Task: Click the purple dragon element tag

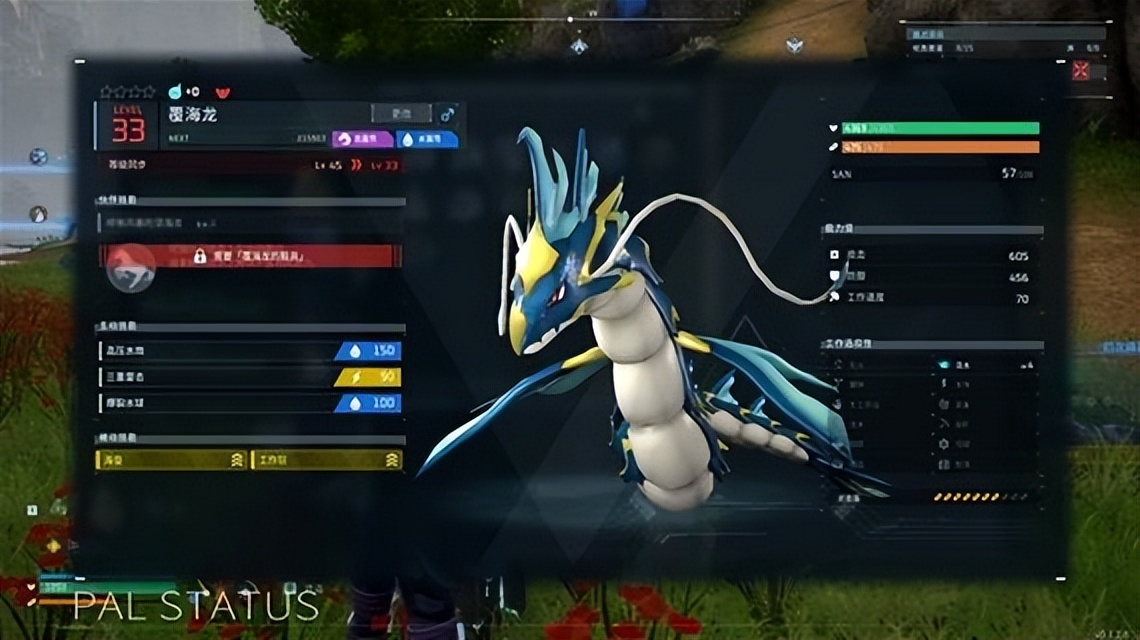Action: pos(362,139)
